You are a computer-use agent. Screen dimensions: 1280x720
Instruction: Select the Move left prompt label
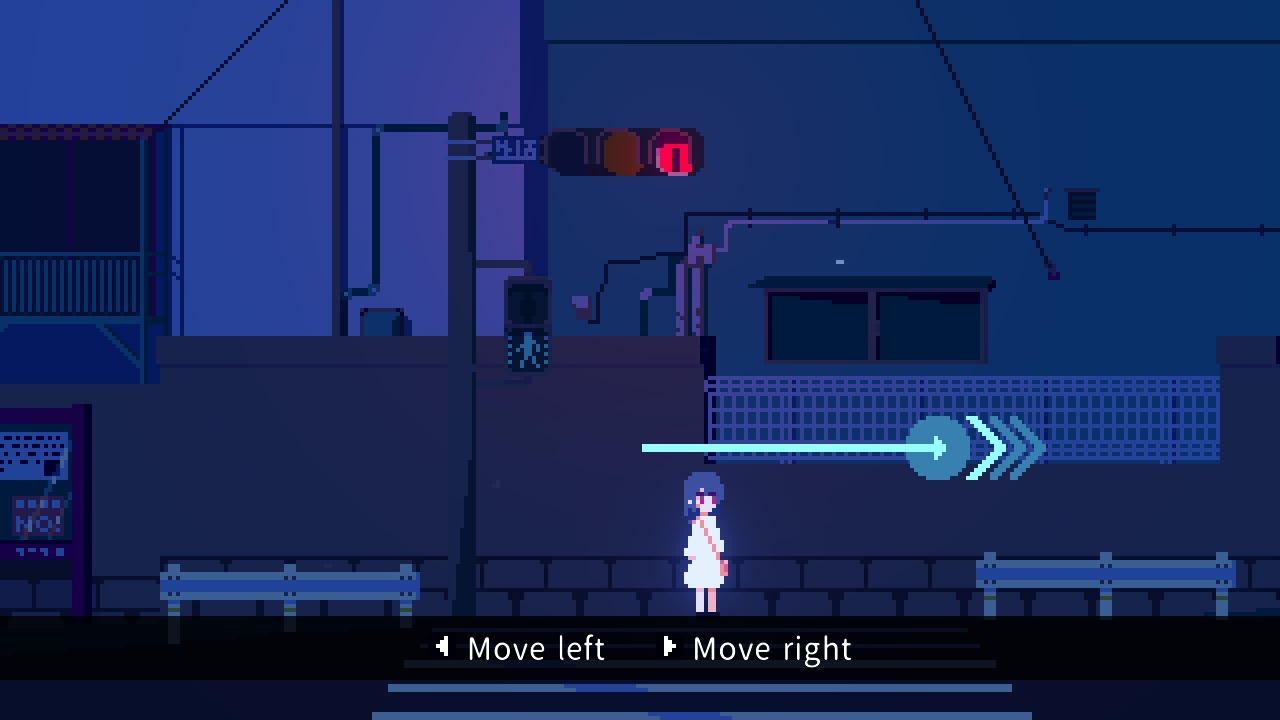535,648
